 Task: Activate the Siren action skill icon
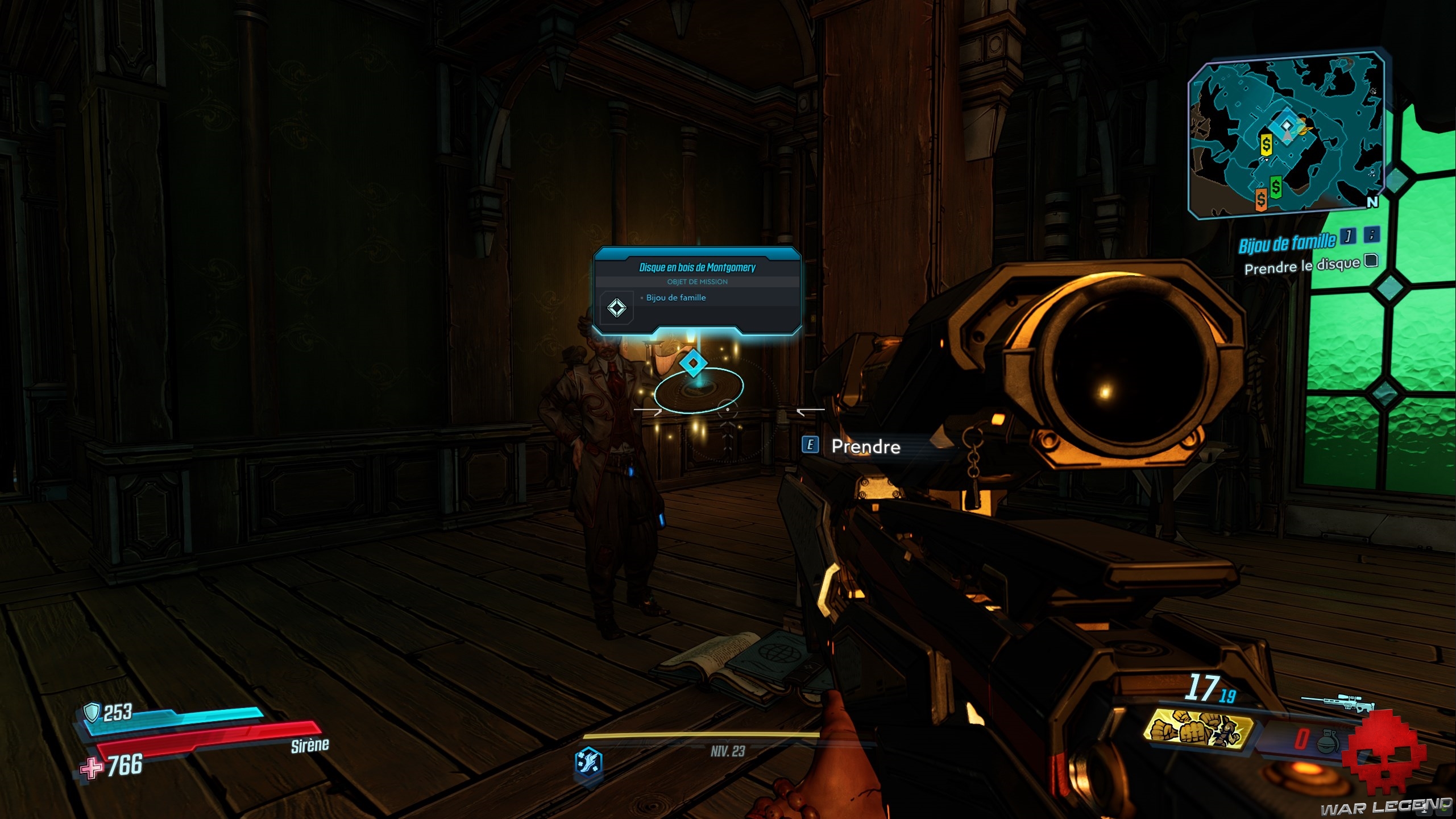(589, 762)
